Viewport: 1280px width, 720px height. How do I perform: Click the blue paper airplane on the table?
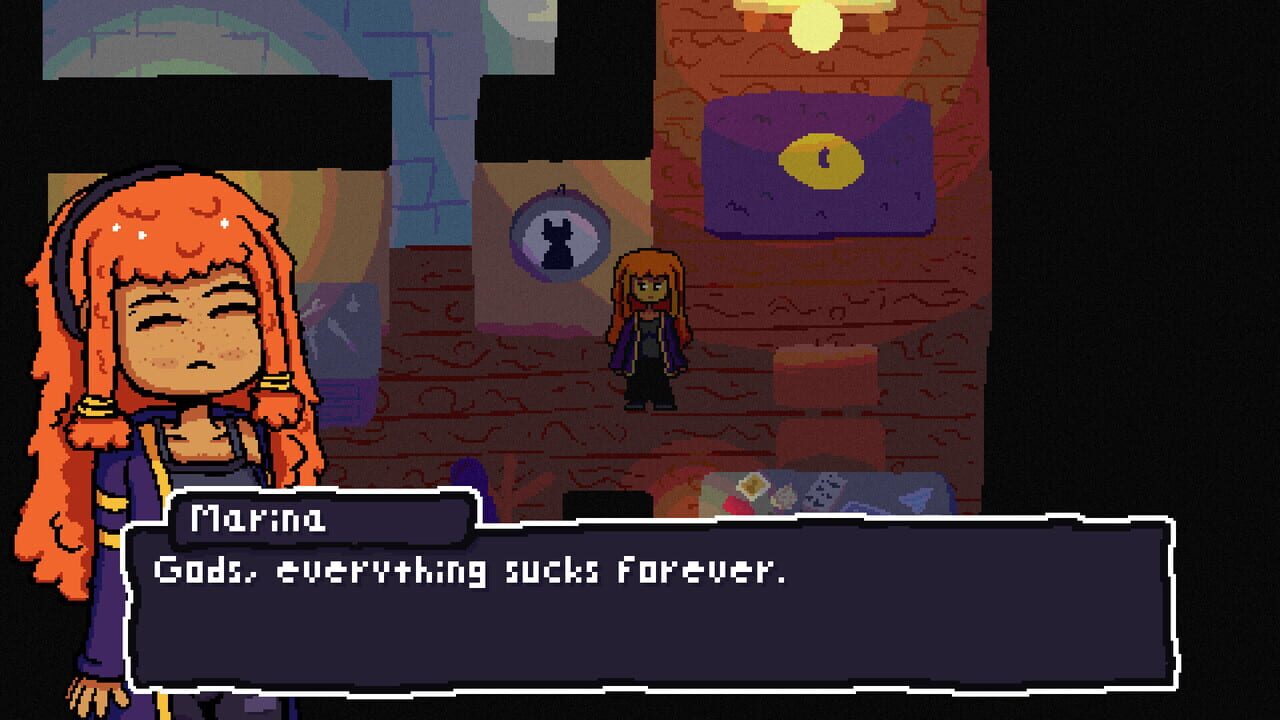915,497
